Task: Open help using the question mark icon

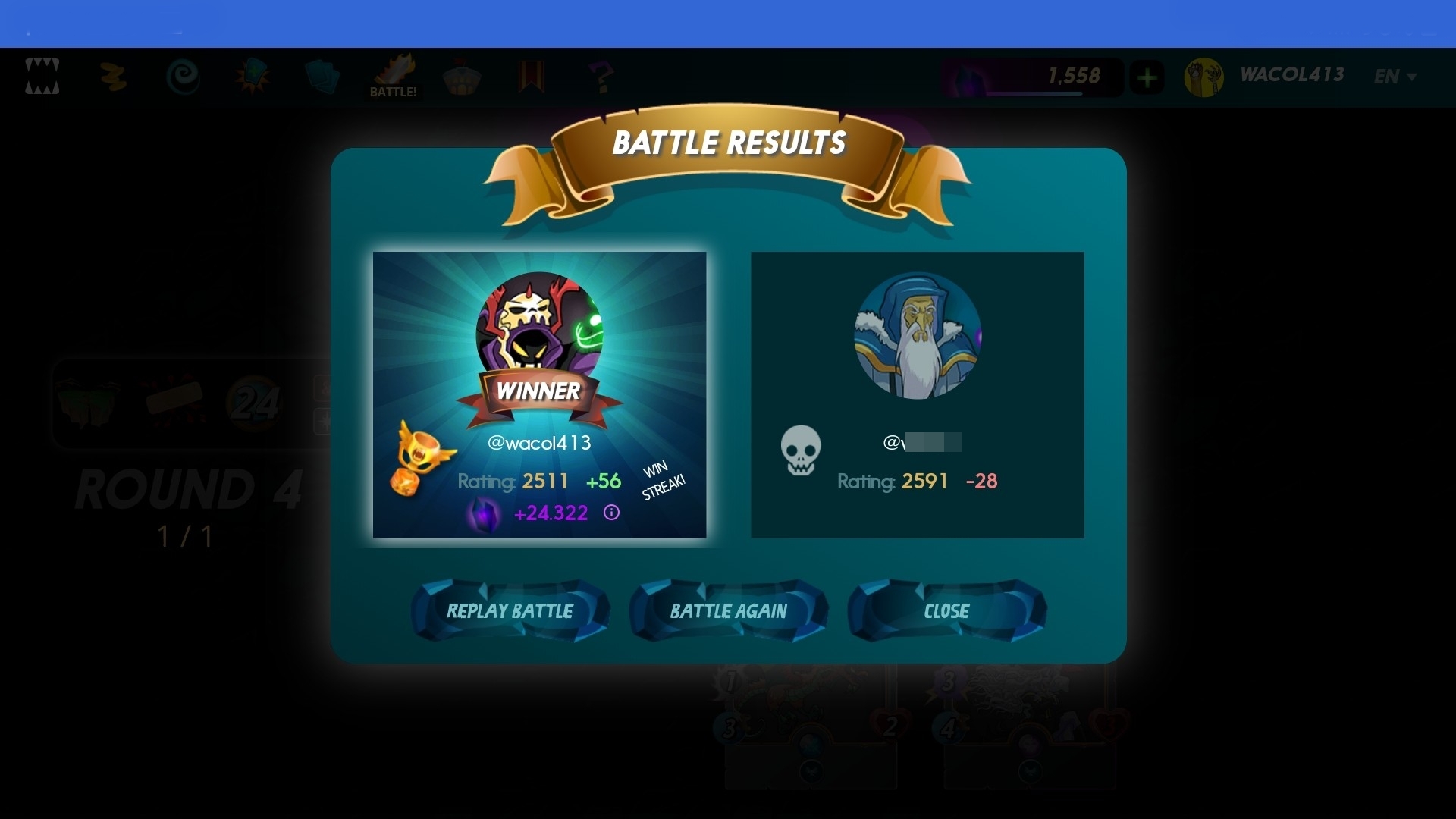Action: 601,76
